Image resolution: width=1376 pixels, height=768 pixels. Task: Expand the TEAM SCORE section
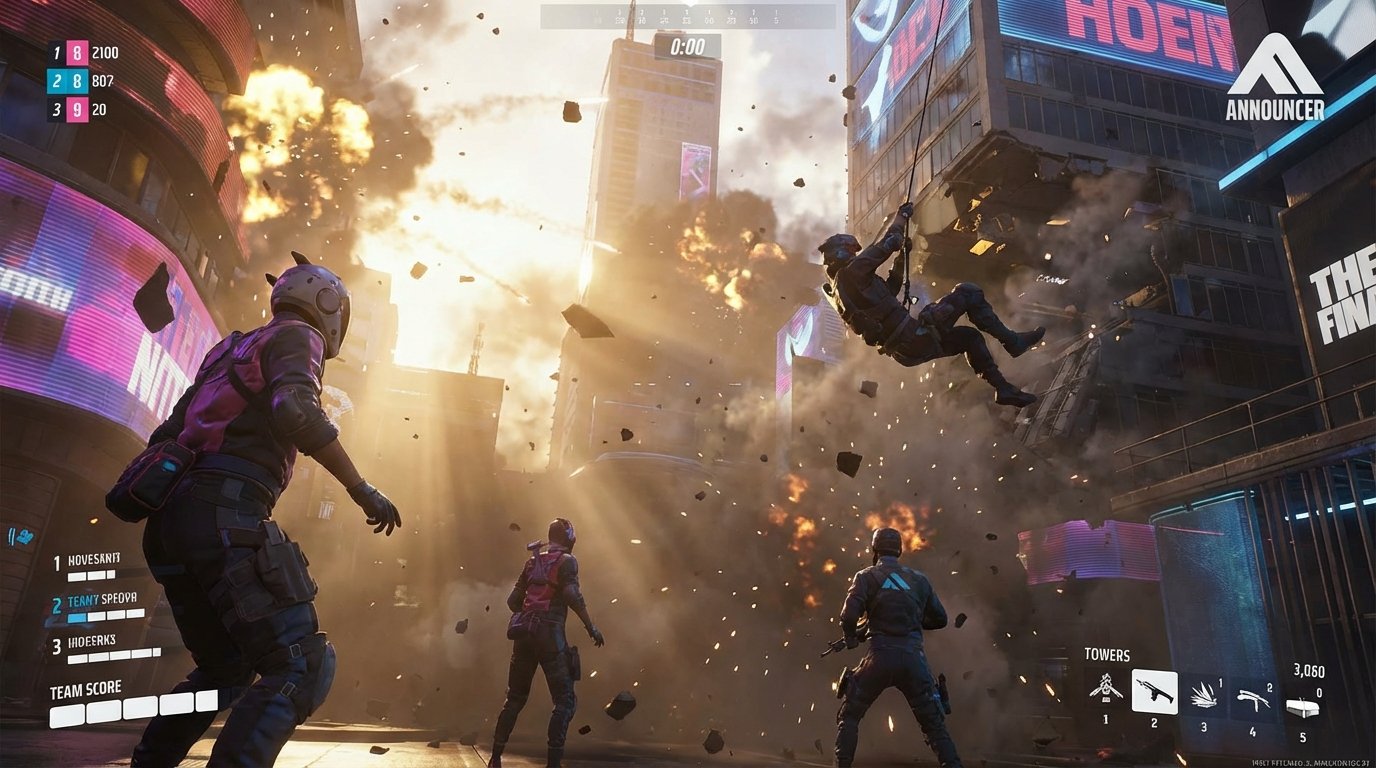pyautogui.click(x=85, y=687)
